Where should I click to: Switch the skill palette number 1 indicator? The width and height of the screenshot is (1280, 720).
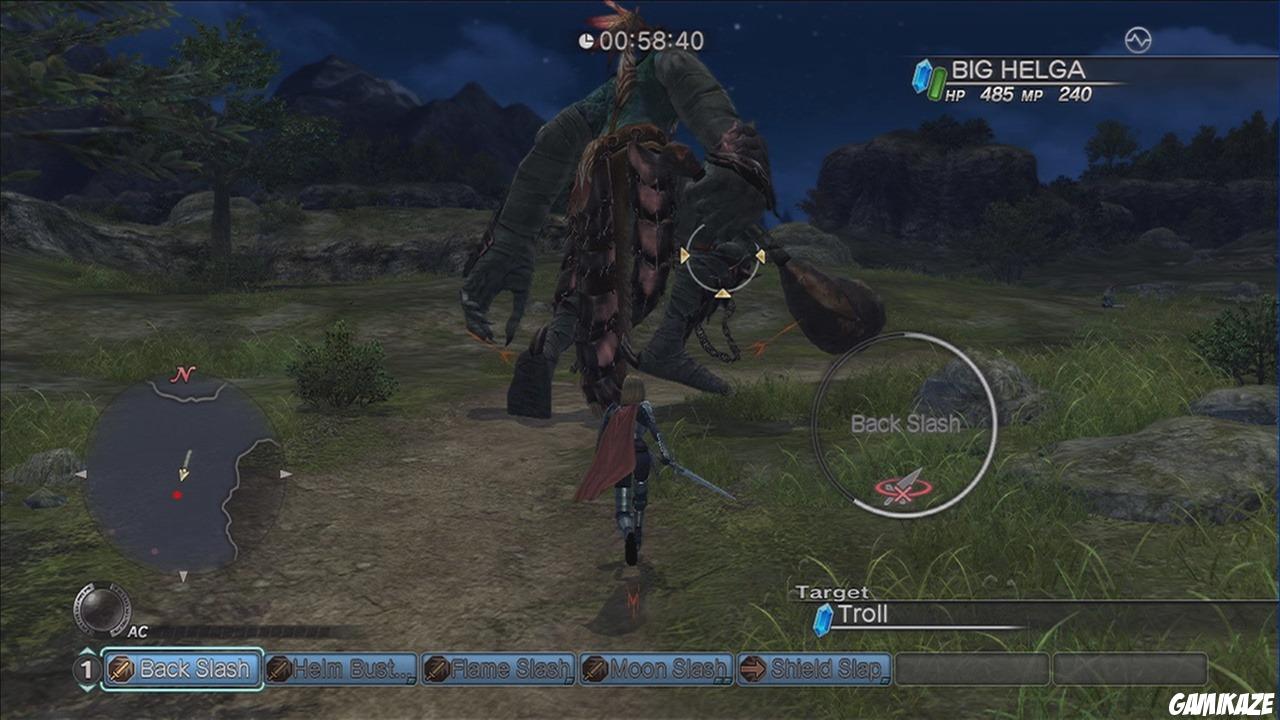86,669
